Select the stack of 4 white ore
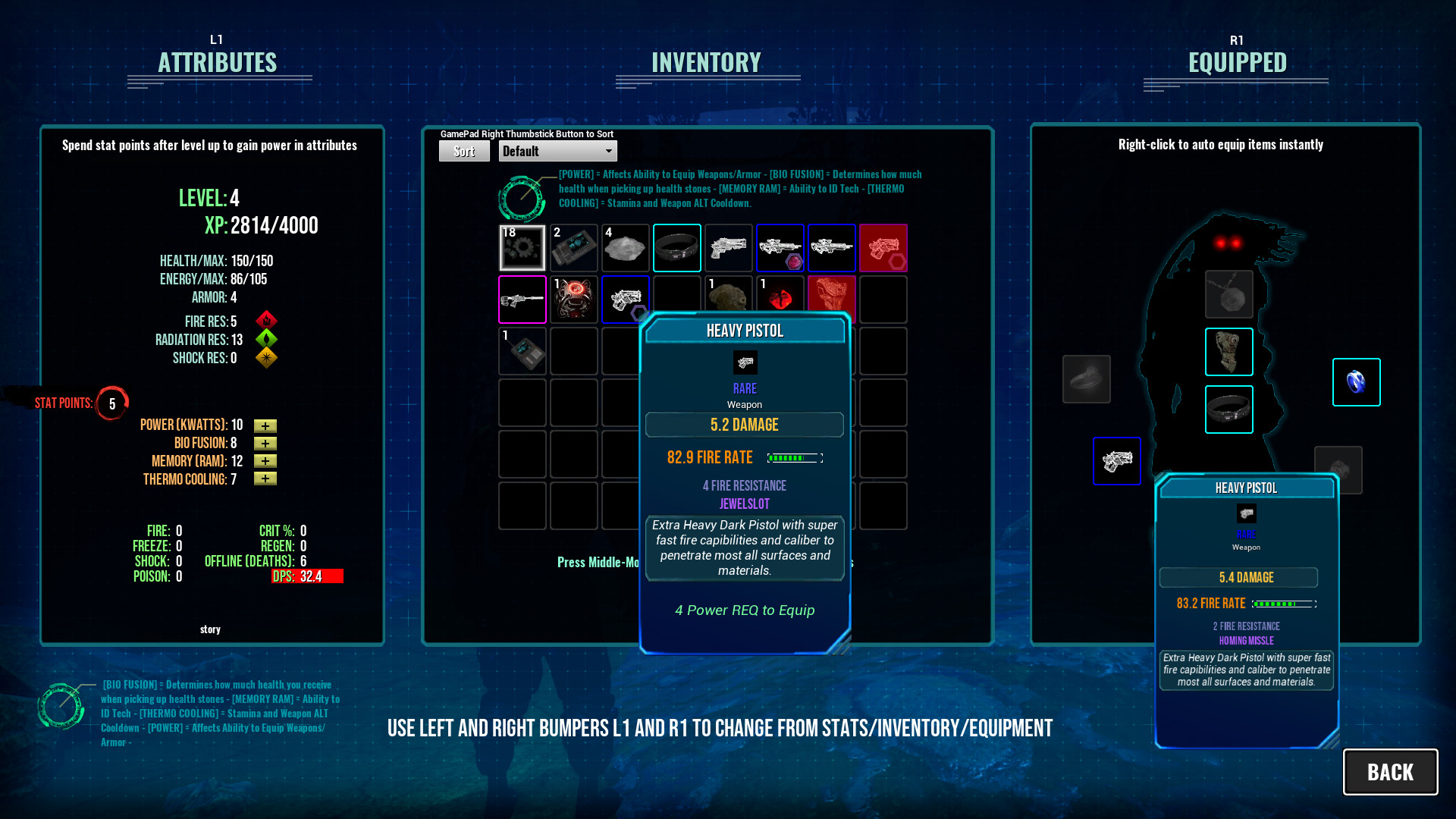 point(626,248)
